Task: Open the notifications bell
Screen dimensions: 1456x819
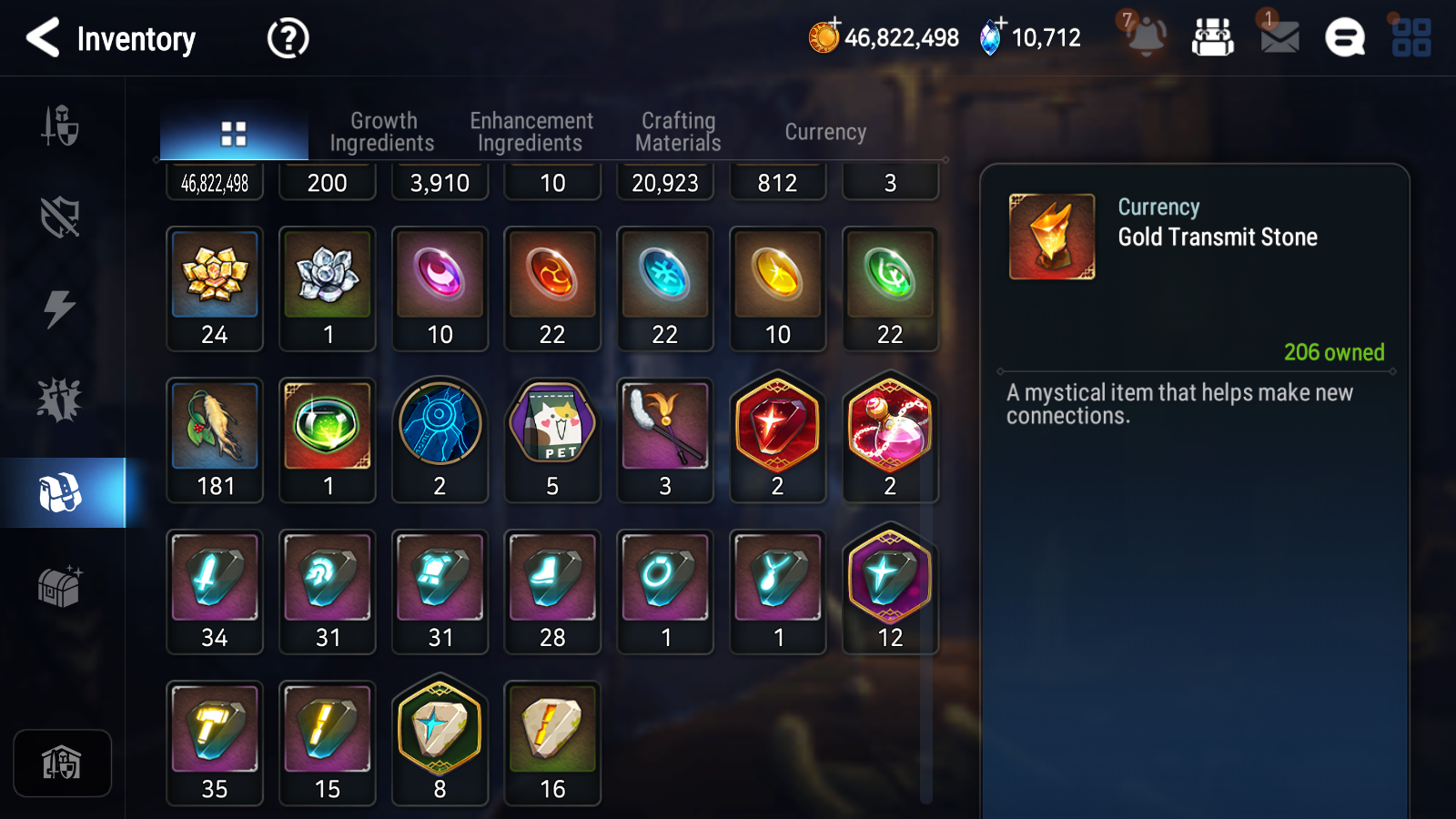Action: click(1146, 38)
